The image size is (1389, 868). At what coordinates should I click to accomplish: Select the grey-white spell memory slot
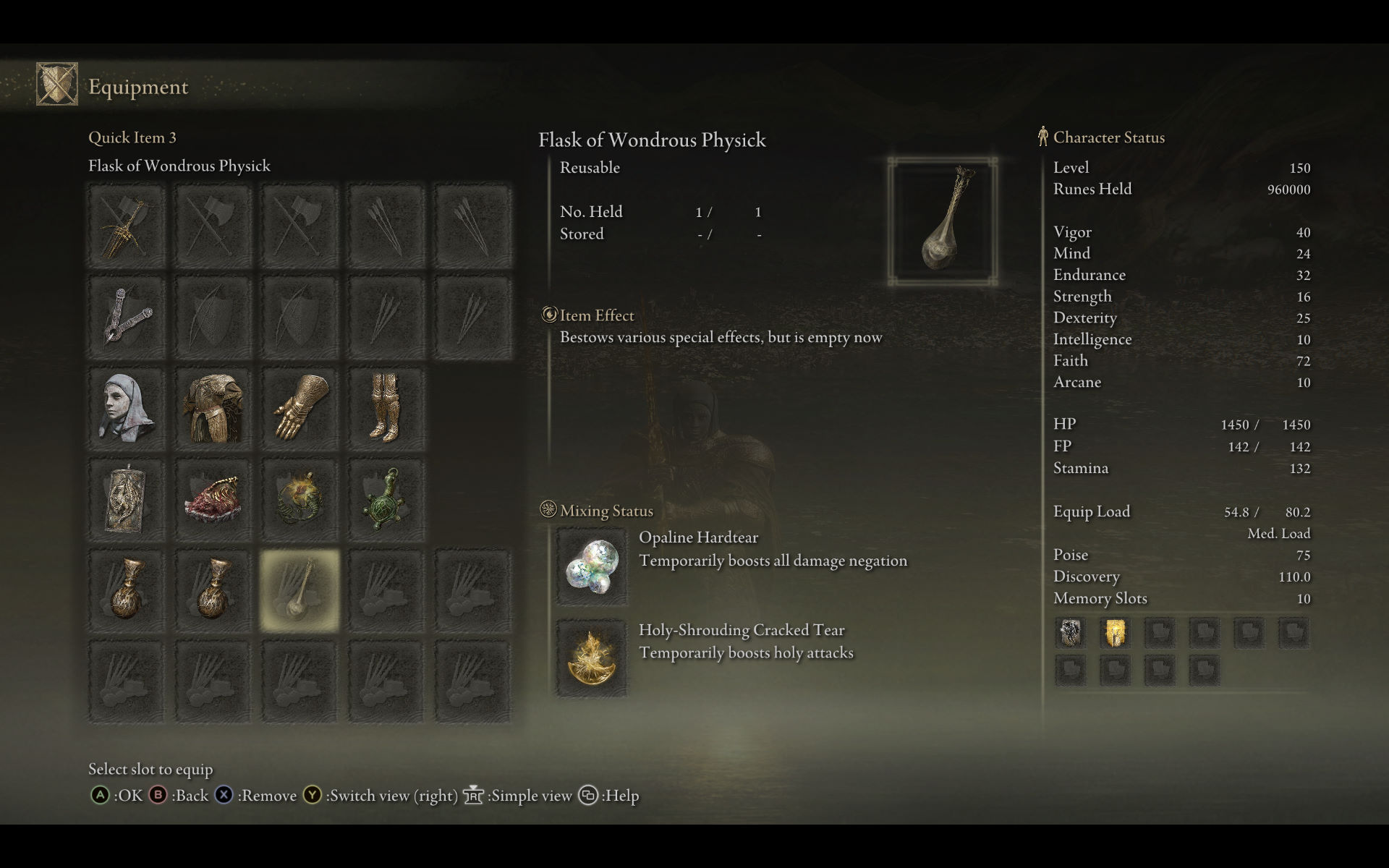coord(1071,633)
